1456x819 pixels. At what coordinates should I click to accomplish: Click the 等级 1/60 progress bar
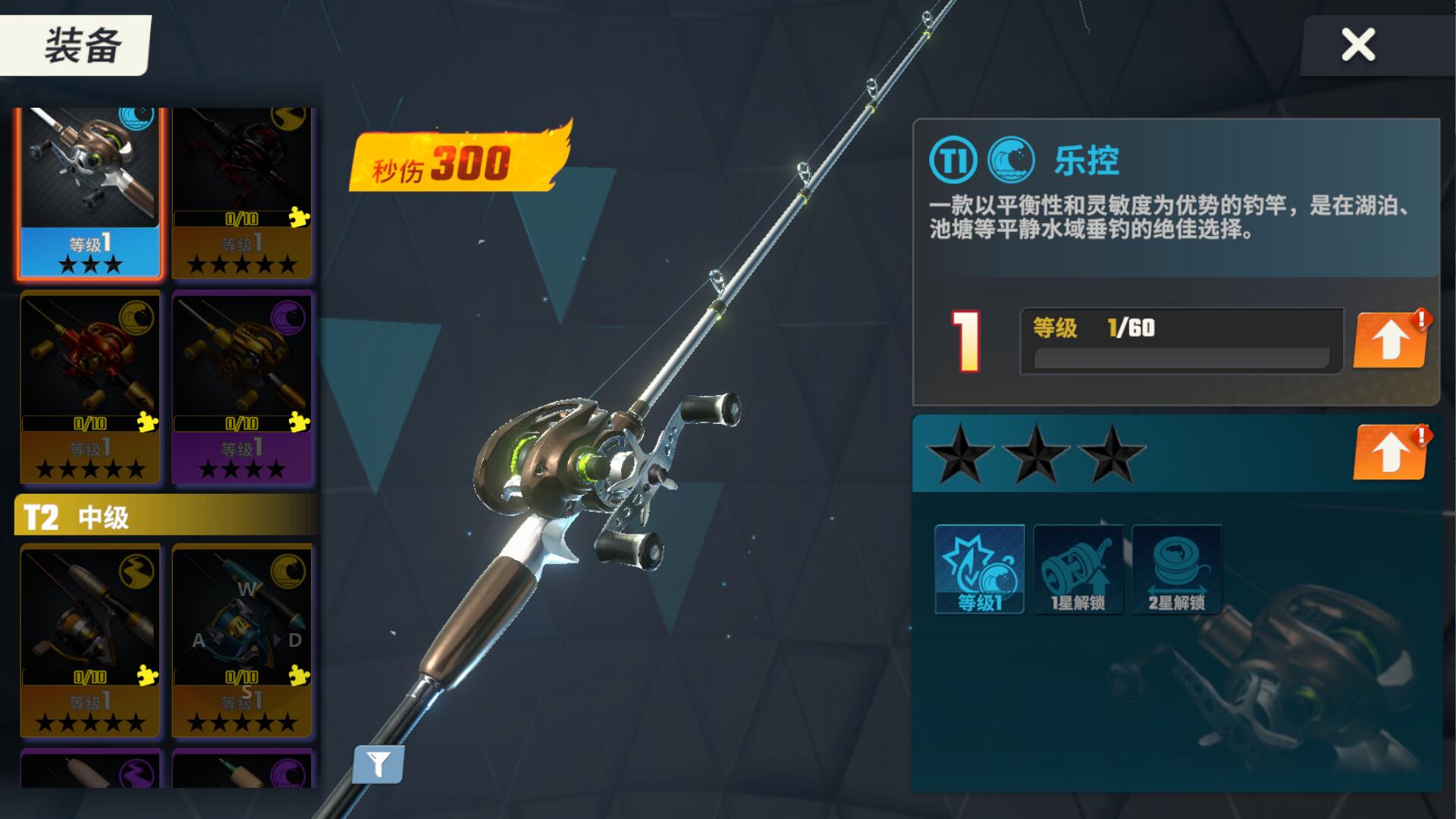click(x=1175, y=339)
